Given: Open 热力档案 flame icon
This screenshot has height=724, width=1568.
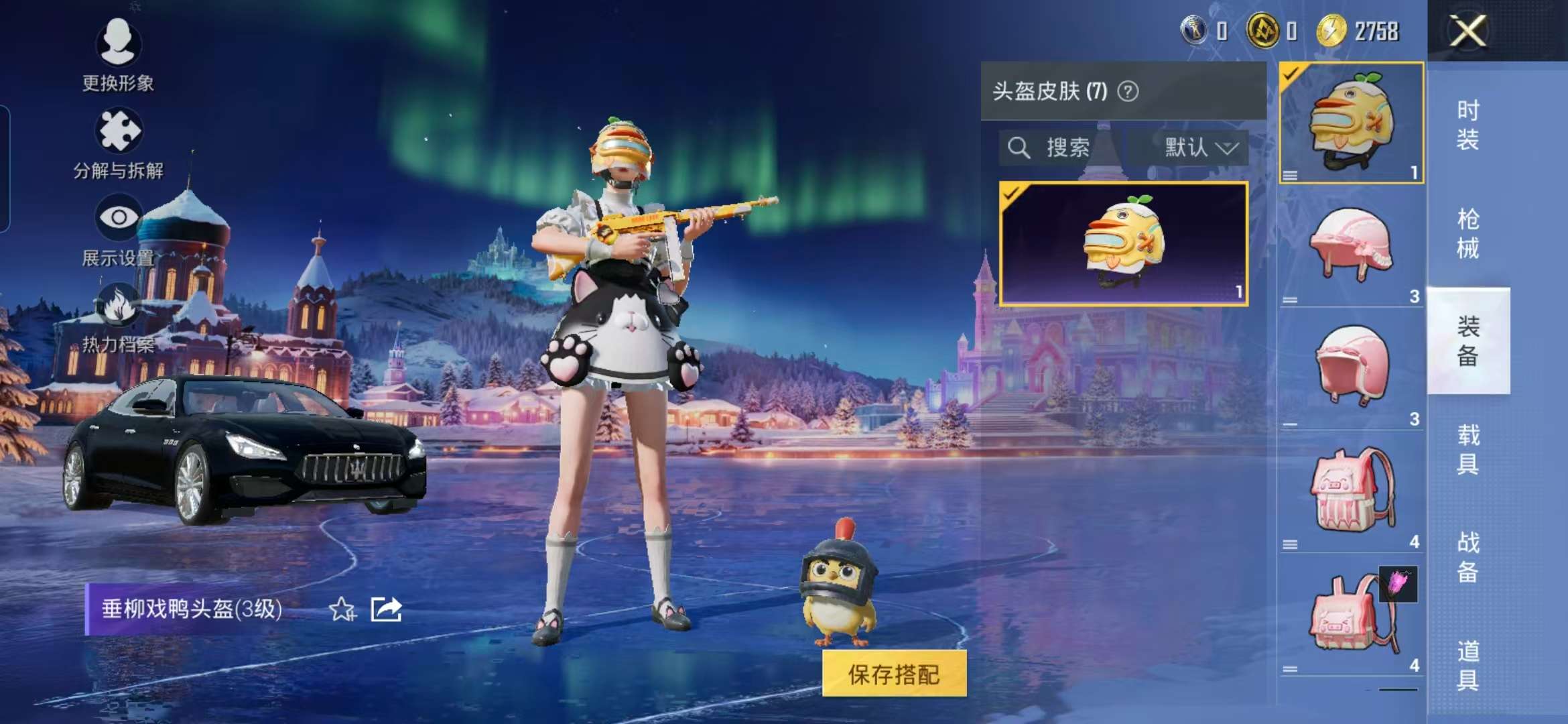Looking at the screenshot, I should [x=118, y=316].
